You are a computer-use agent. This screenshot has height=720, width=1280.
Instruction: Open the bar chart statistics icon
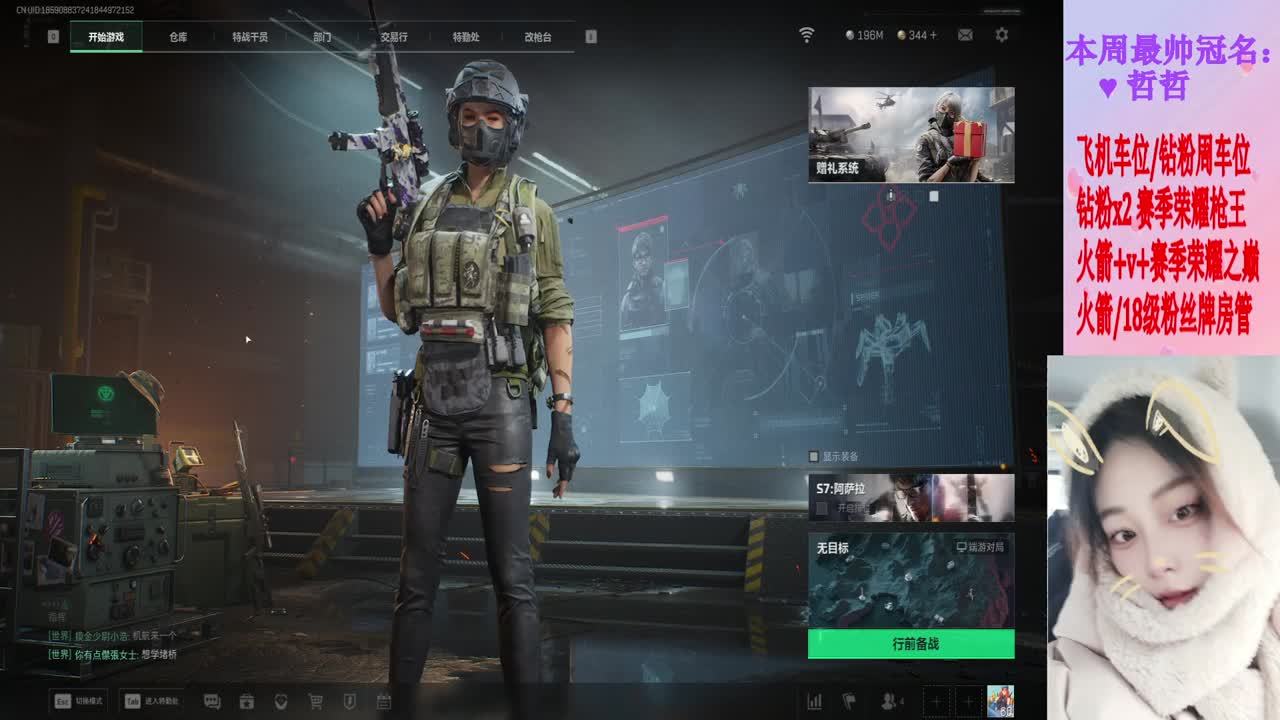[x=815, y=702]
